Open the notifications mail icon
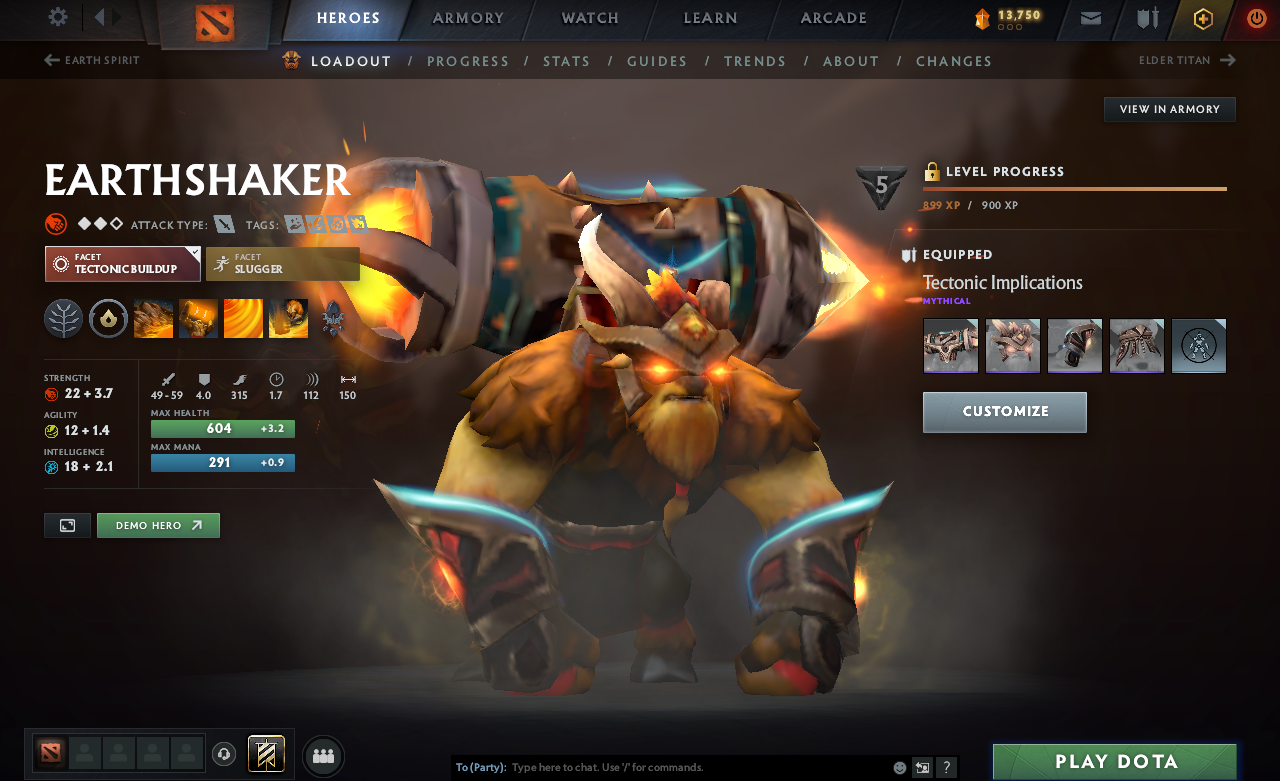 [x=1090, y=18]
